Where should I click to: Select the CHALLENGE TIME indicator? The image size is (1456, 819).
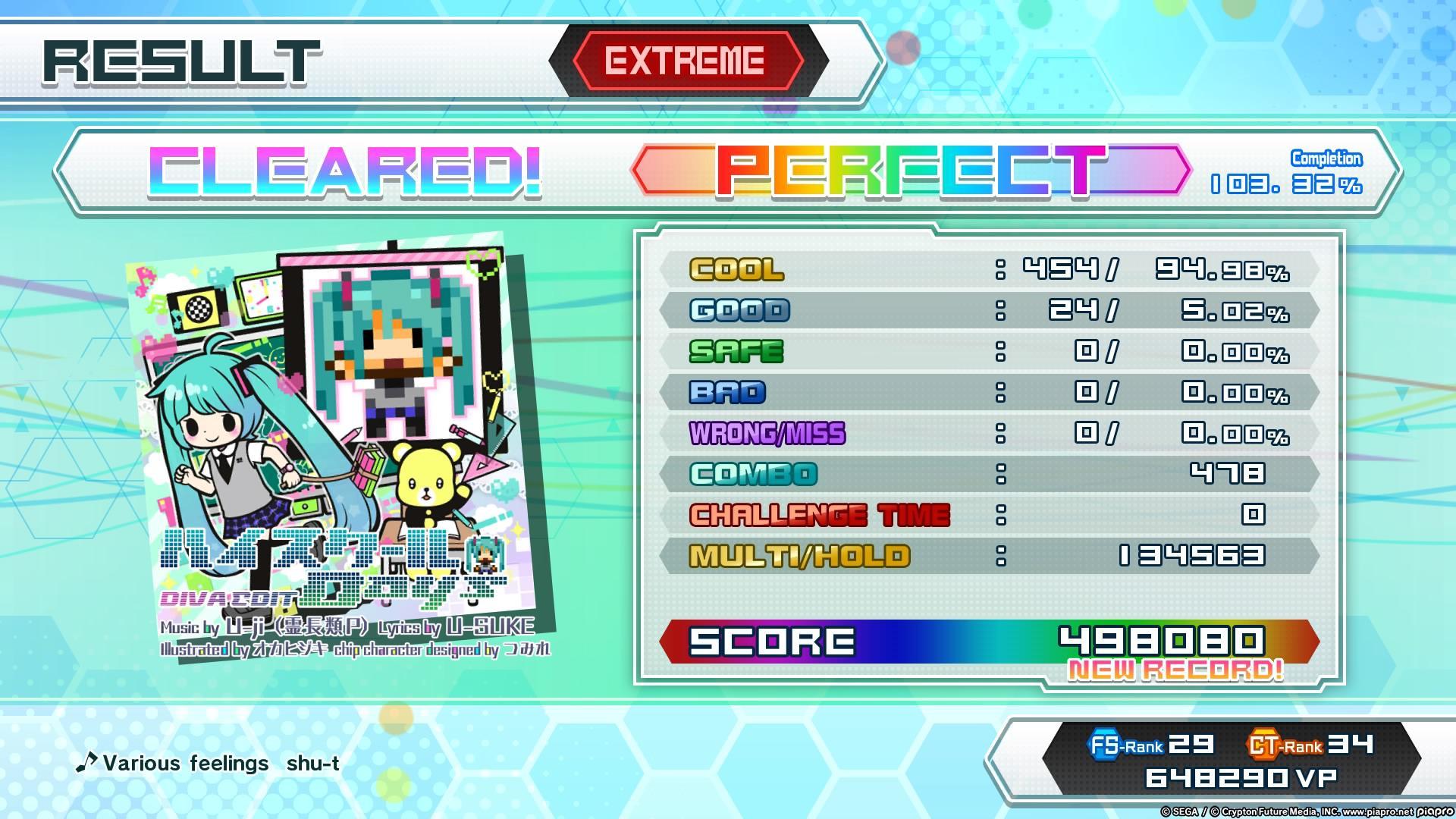coord(819,514)
